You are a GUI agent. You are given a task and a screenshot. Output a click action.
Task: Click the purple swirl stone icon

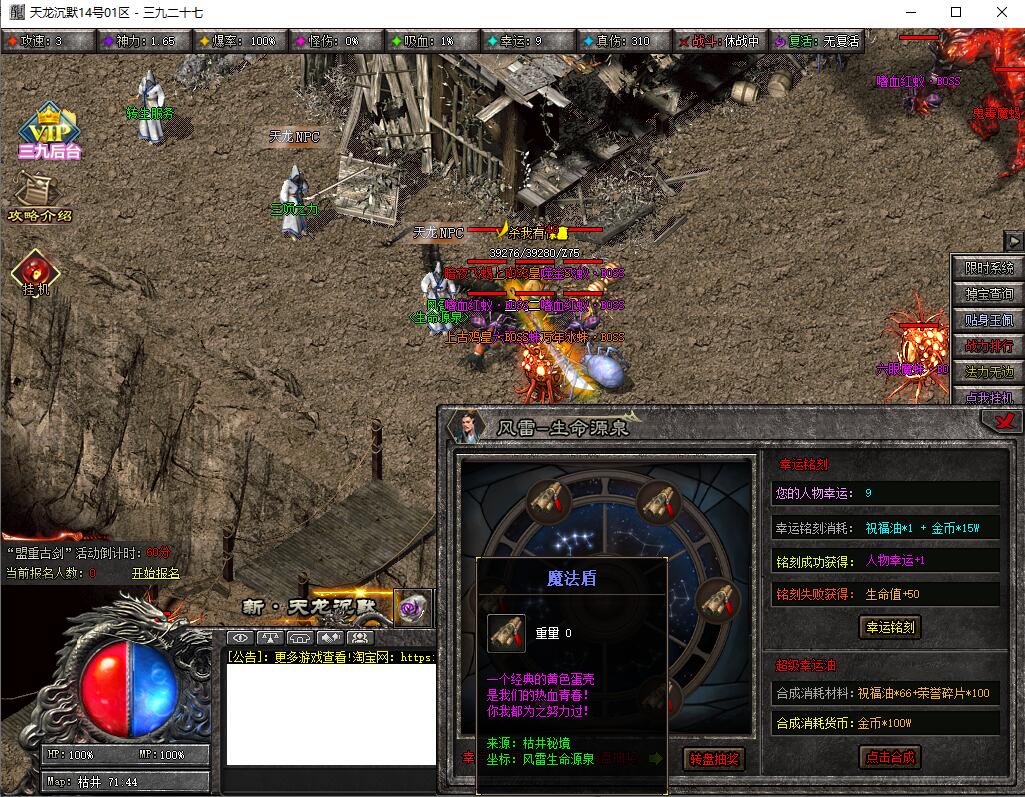(412, 607)
